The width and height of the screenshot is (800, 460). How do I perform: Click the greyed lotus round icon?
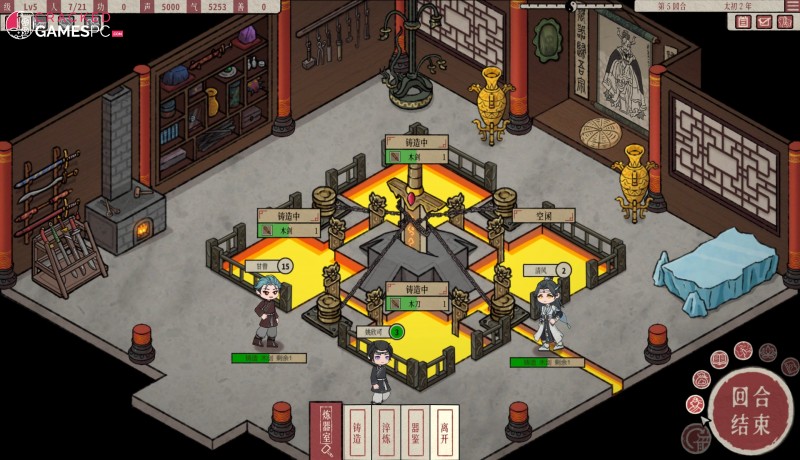[767, 351]
